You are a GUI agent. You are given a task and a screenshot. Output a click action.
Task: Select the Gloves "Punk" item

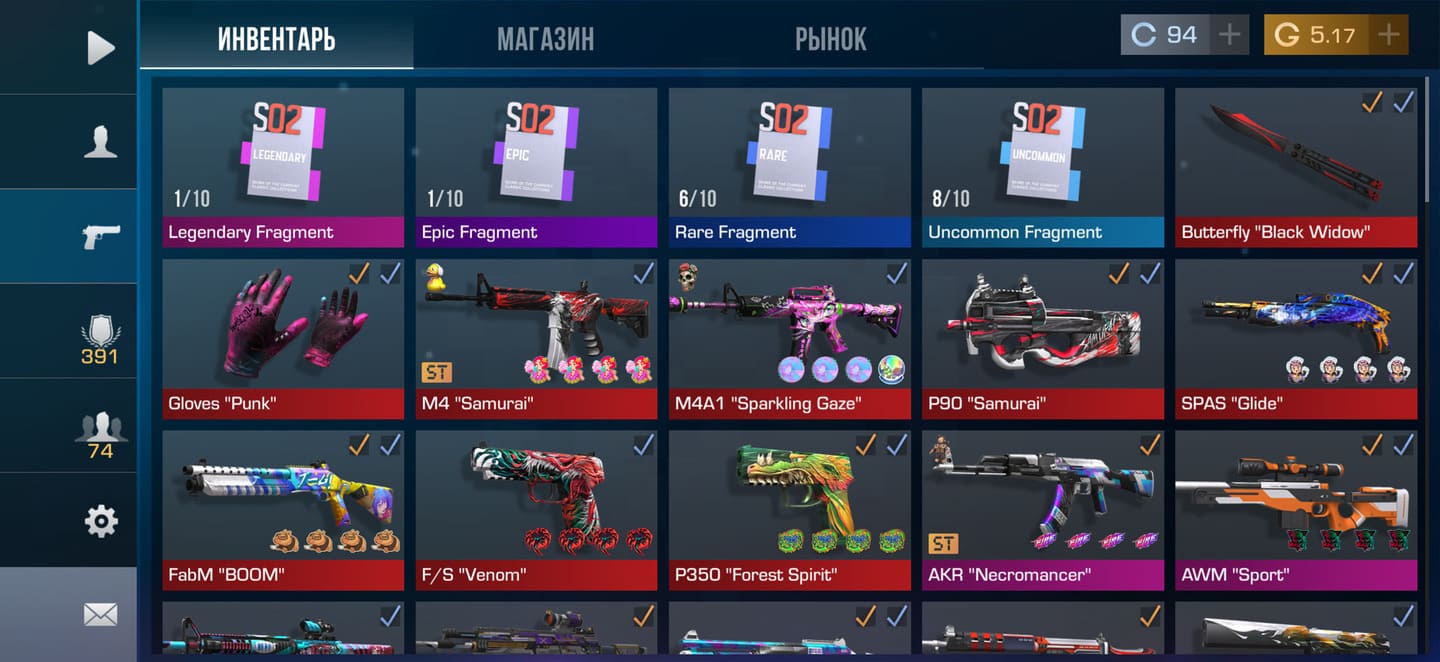tap(283, 339)
